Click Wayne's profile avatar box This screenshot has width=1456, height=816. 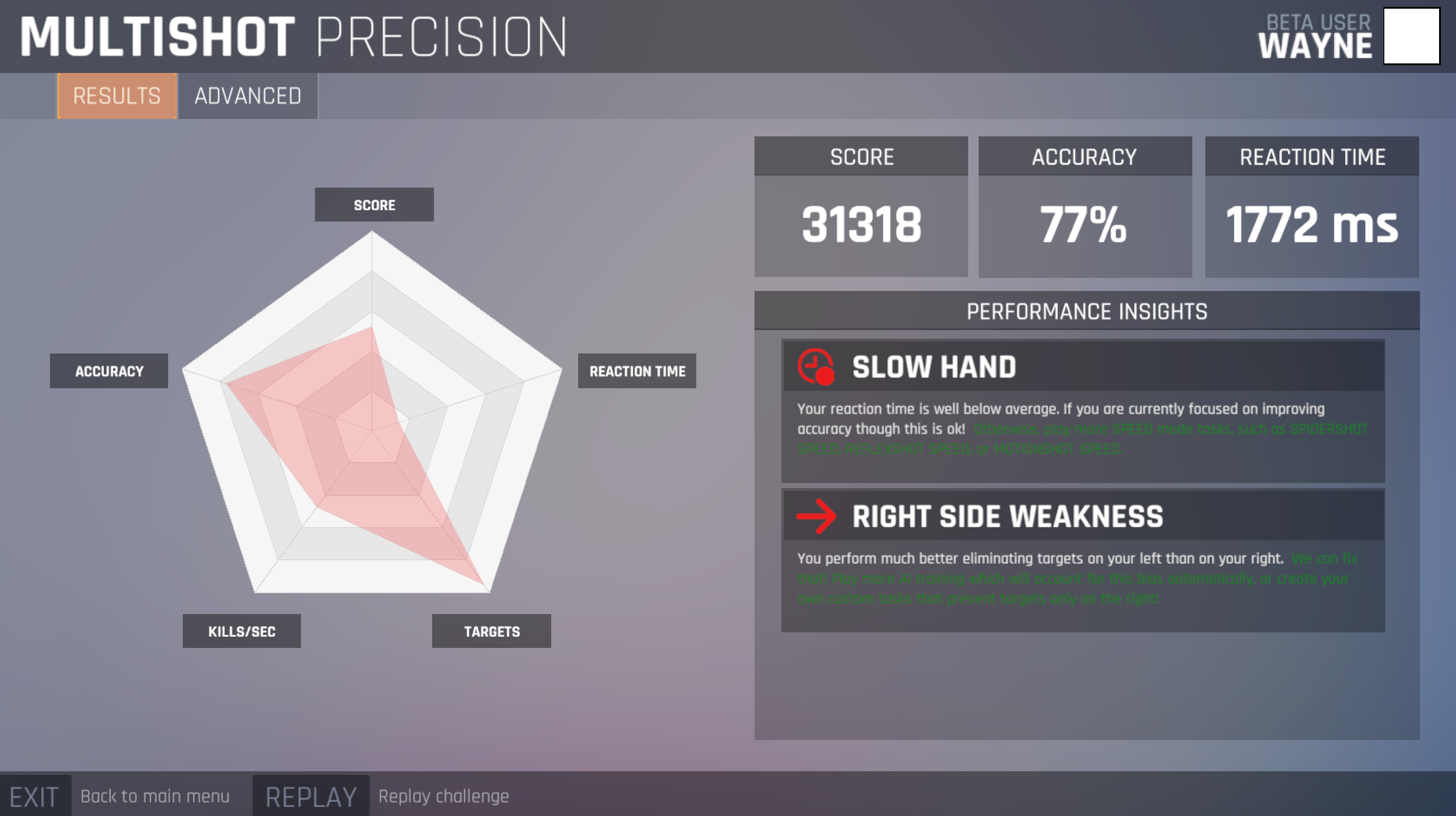(1411, 36)
